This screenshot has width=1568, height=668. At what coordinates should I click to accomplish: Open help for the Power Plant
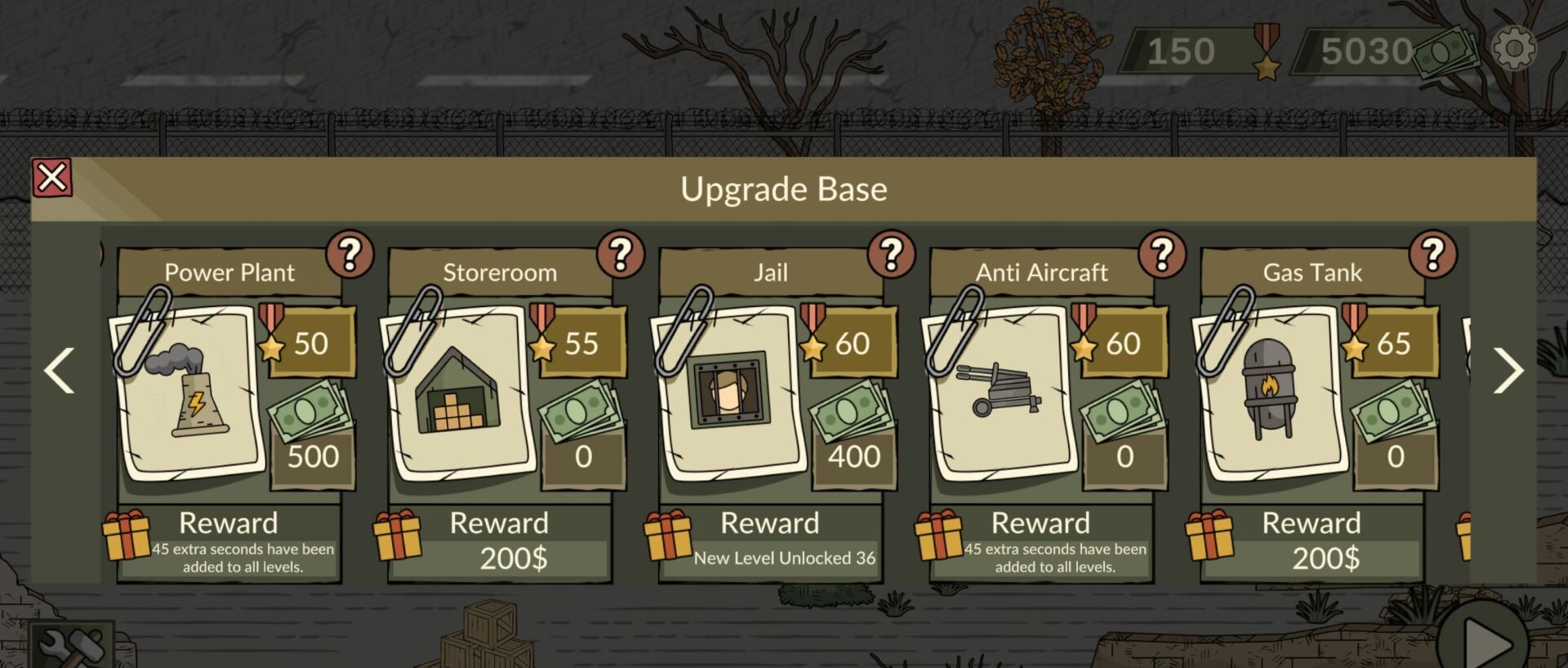click(350, 255)
